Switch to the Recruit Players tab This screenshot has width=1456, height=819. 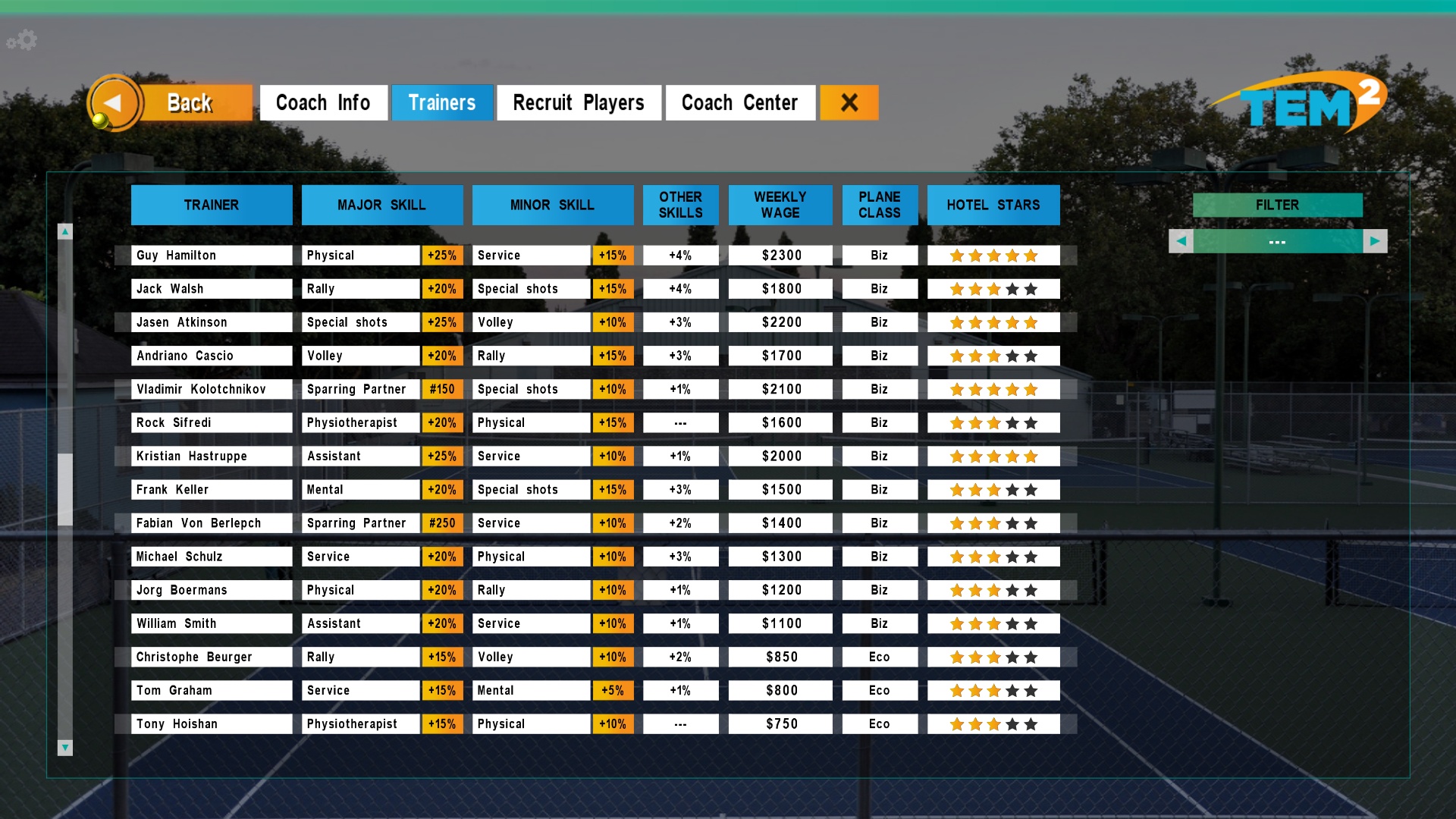579,102
